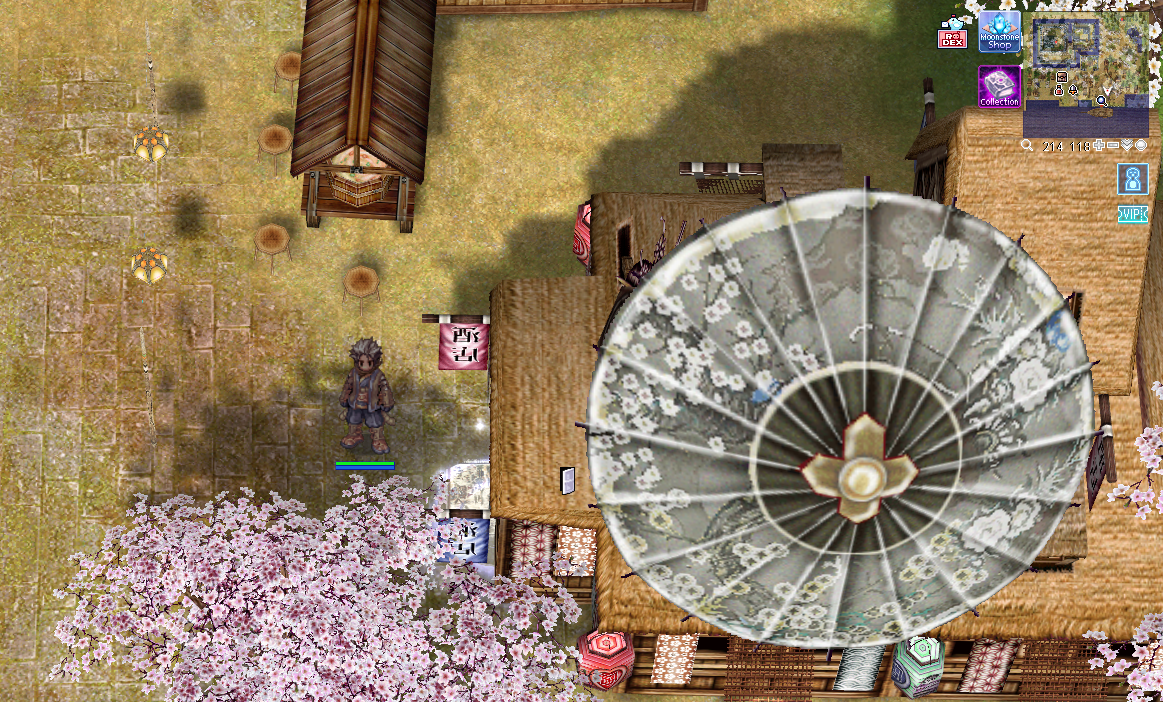This screenshot has width=1163, height=702.
Task: Open the Collection book
Action: (999, 86)
